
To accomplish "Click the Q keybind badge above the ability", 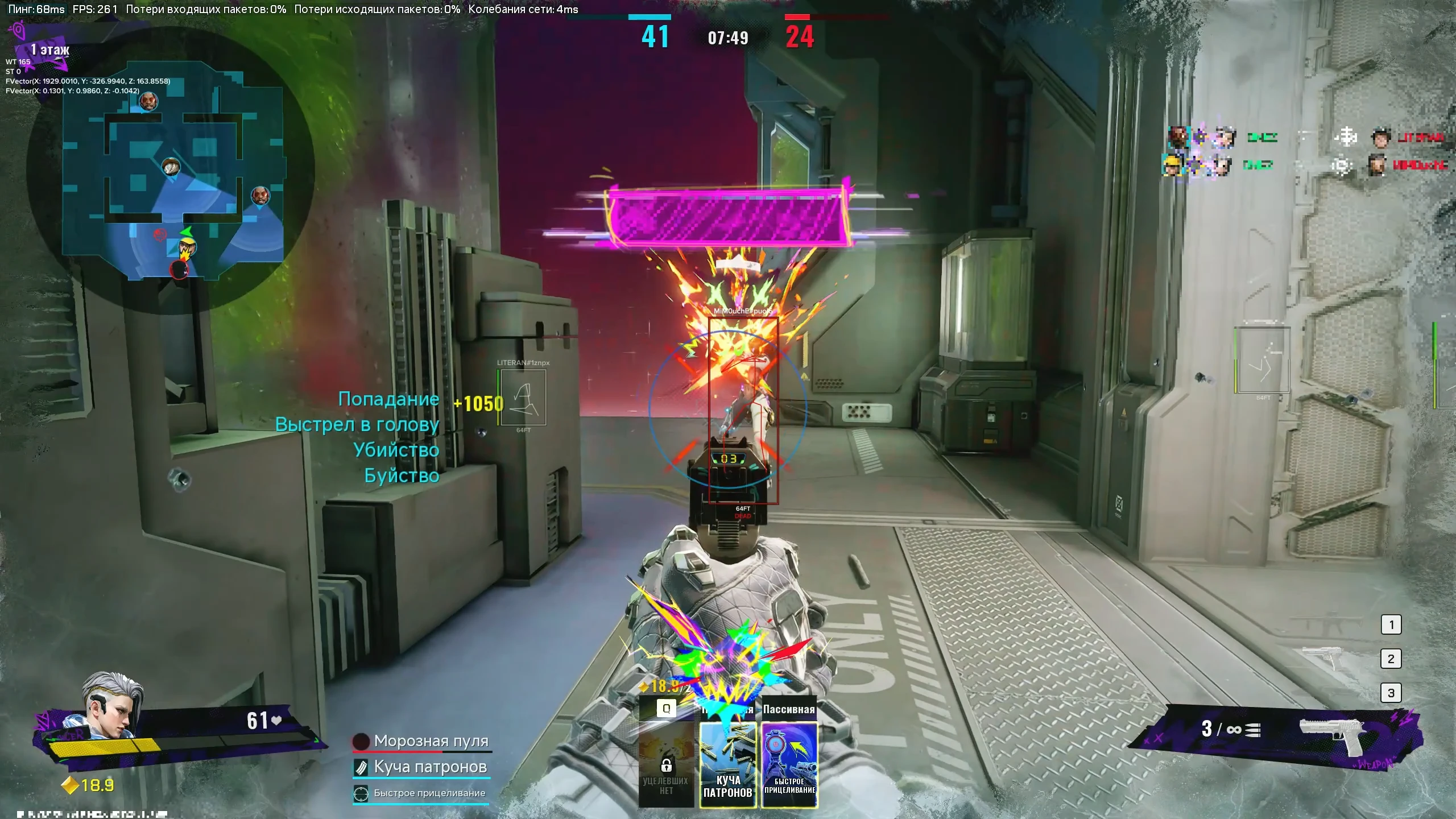I will 665,709.
